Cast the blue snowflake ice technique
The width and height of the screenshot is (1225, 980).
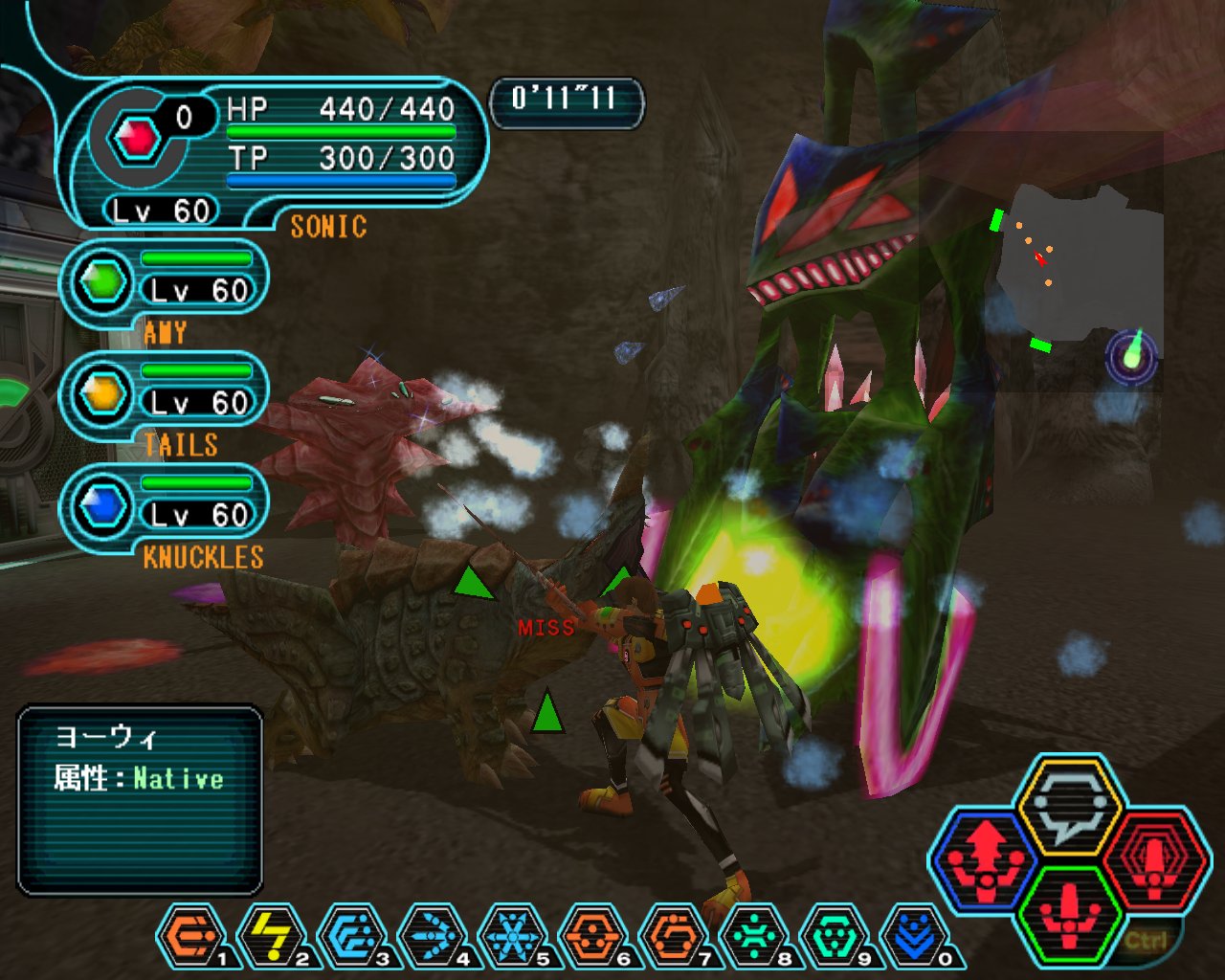coord(512,936)
